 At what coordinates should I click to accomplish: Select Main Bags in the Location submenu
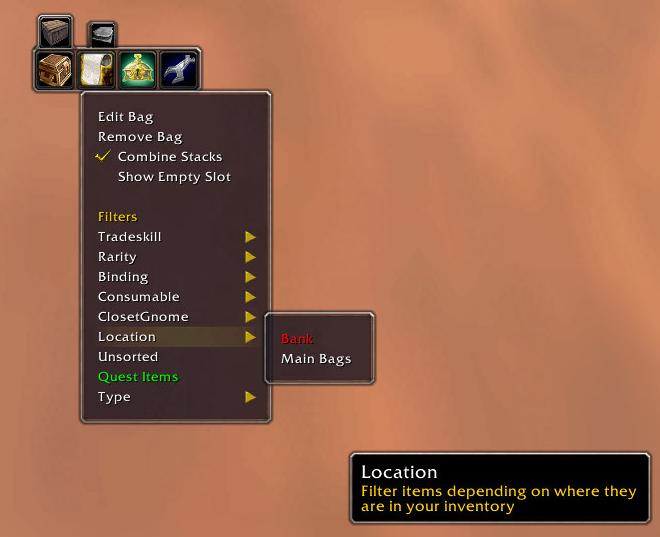(x=316, y=359)
